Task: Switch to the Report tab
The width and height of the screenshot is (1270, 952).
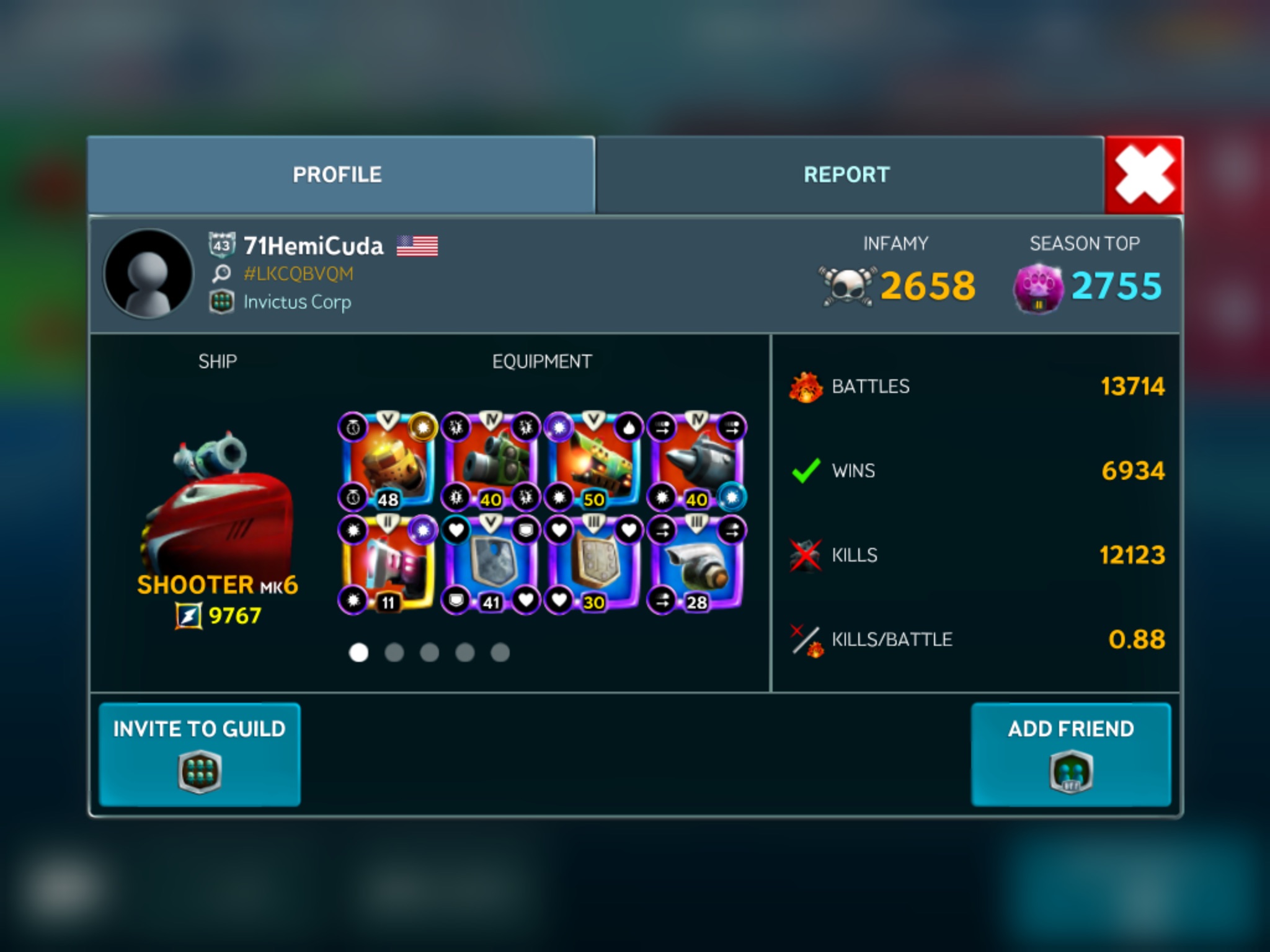Action: point(847,175)
